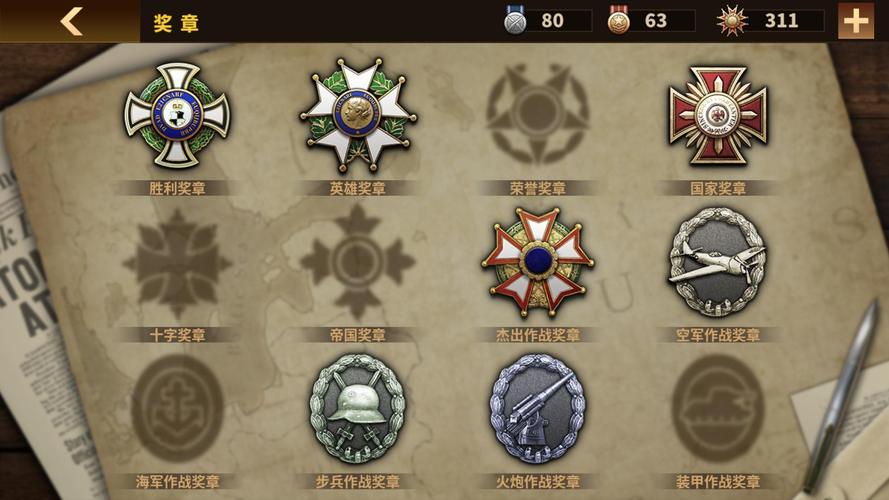Choose the 杰出作战奖章 medal
The image size is (889, 500).
(x=537, y=262)
